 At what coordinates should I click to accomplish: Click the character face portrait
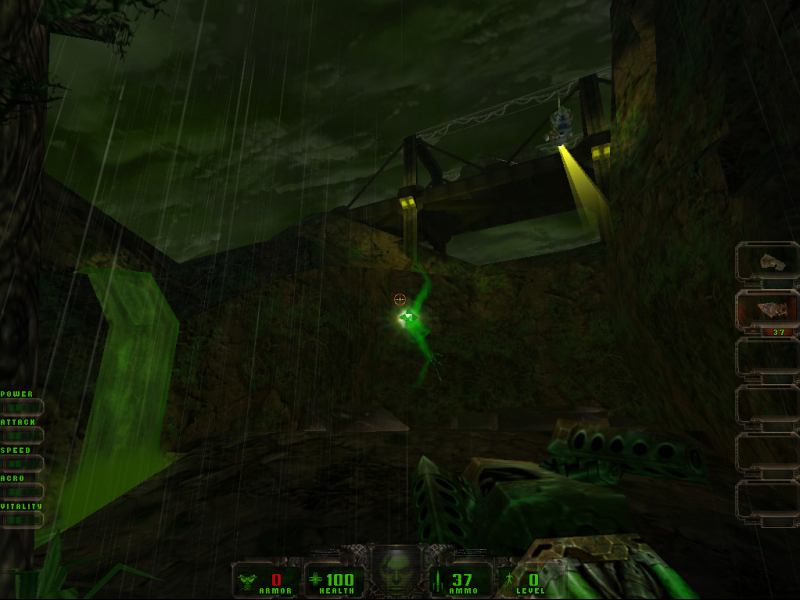coord(396,571)
